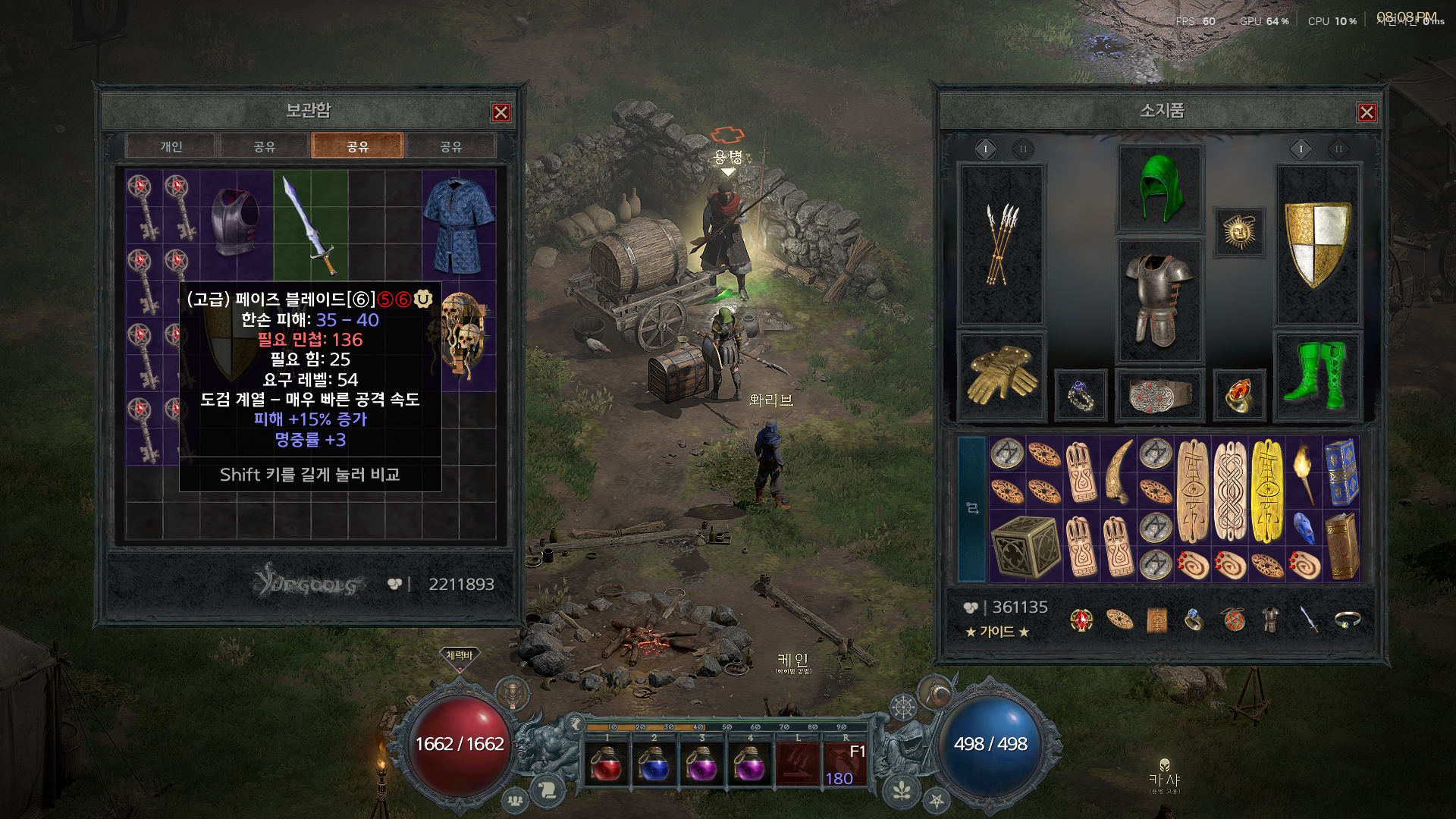Close the stash window
Image resolution: width=1456 pixels, height=819 pixels.
(x=500, y=113)
